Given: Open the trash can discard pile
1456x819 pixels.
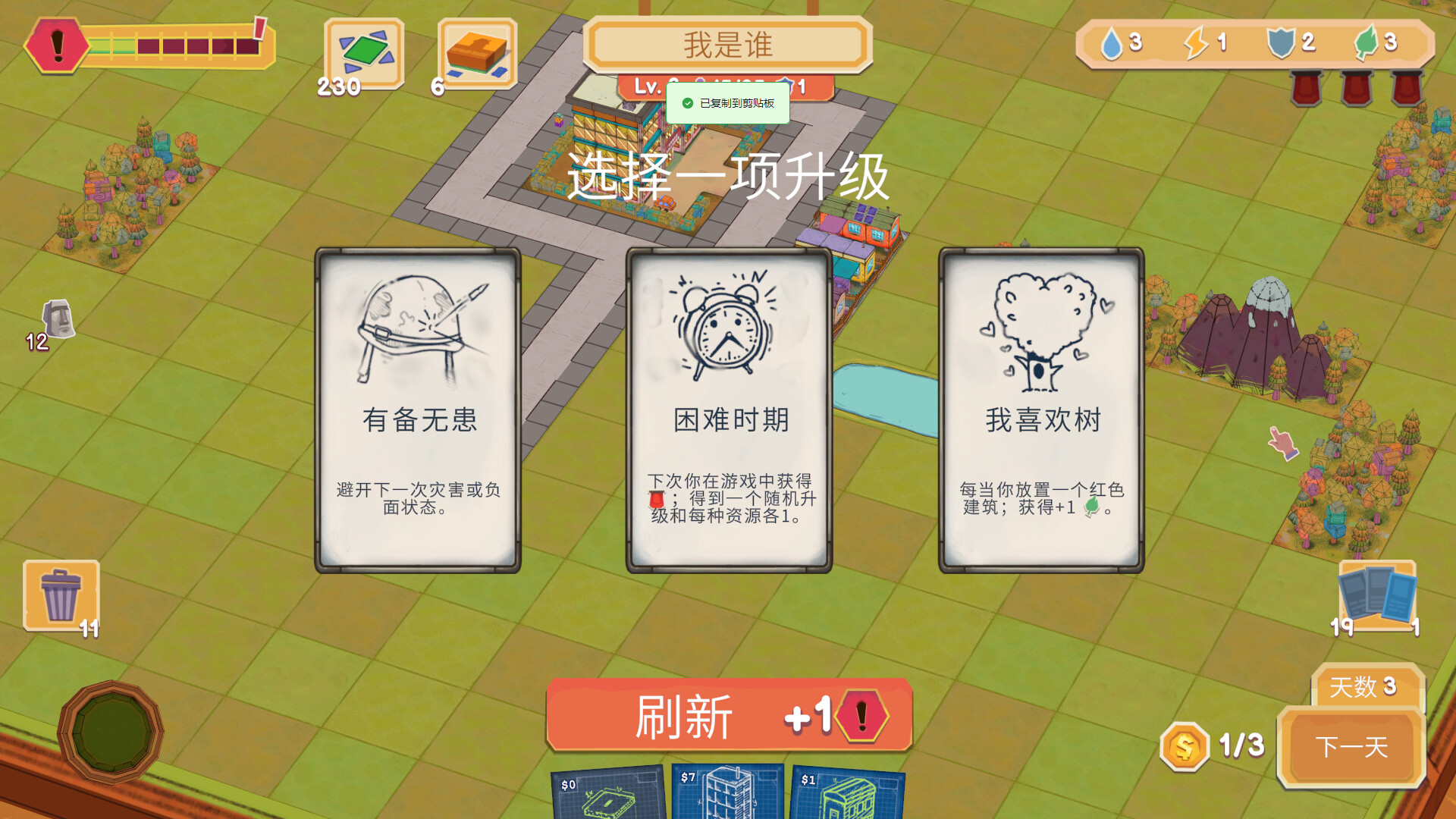Looking at the screenshot, I should click(62, 594).
